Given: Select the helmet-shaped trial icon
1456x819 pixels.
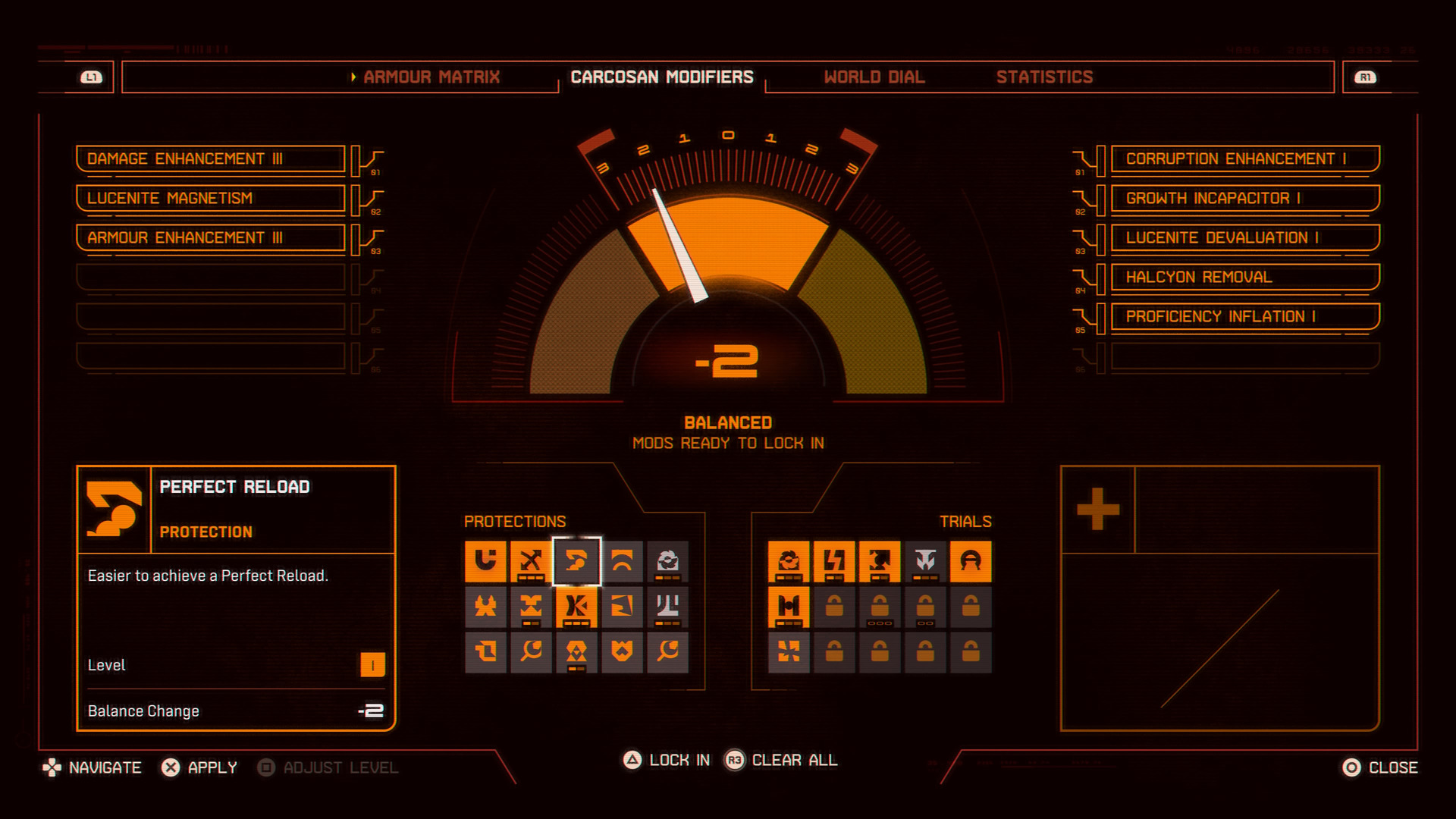Looking at the screenshot, I should tap(971, 561).
